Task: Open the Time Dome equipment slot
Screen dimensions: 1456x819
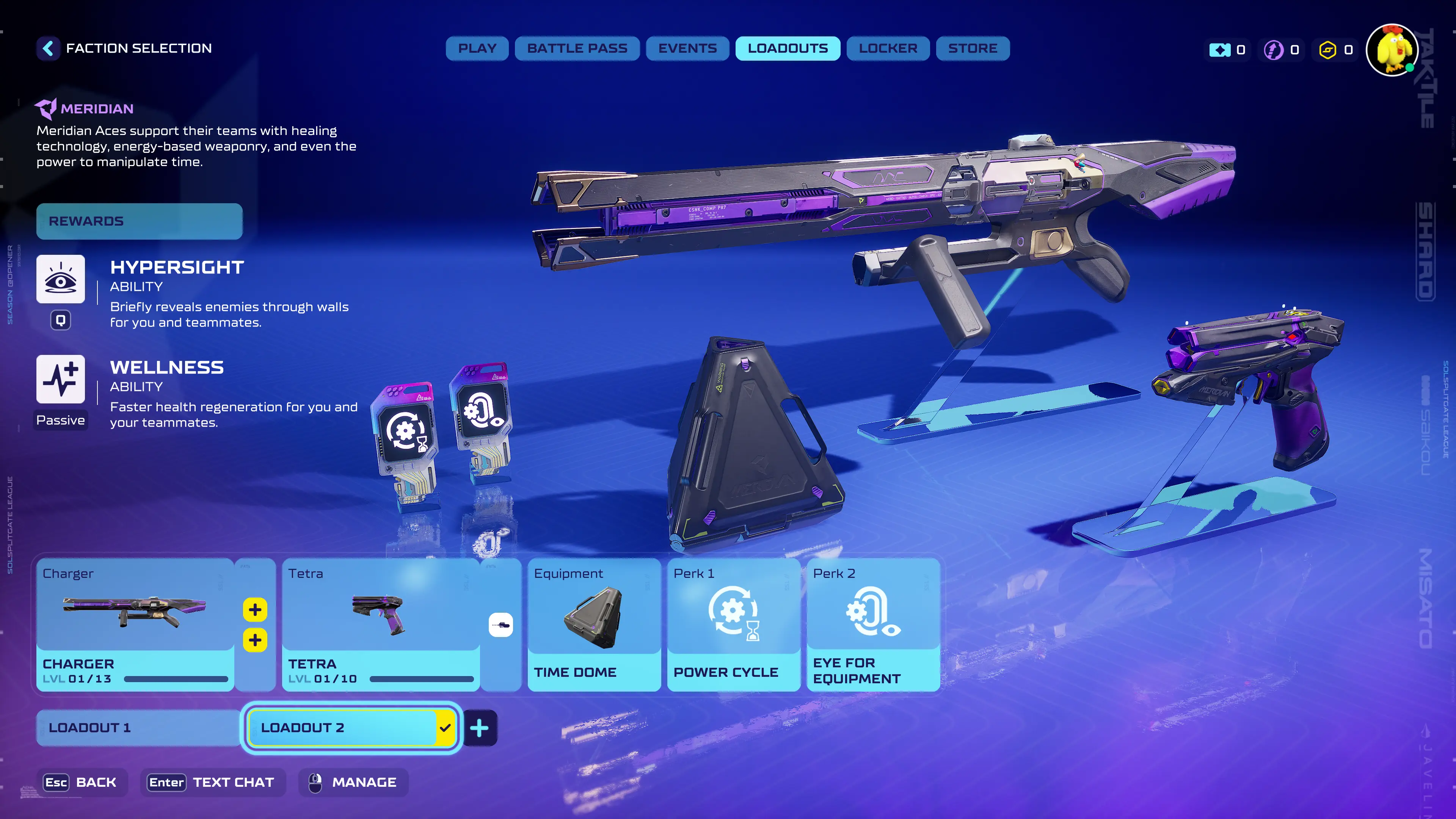Action: pos(593,624)
